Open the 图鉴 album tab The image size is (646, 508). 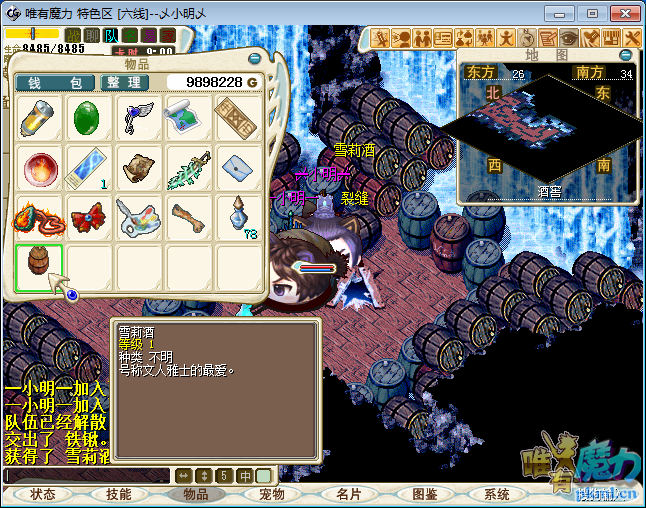[424, 495]
